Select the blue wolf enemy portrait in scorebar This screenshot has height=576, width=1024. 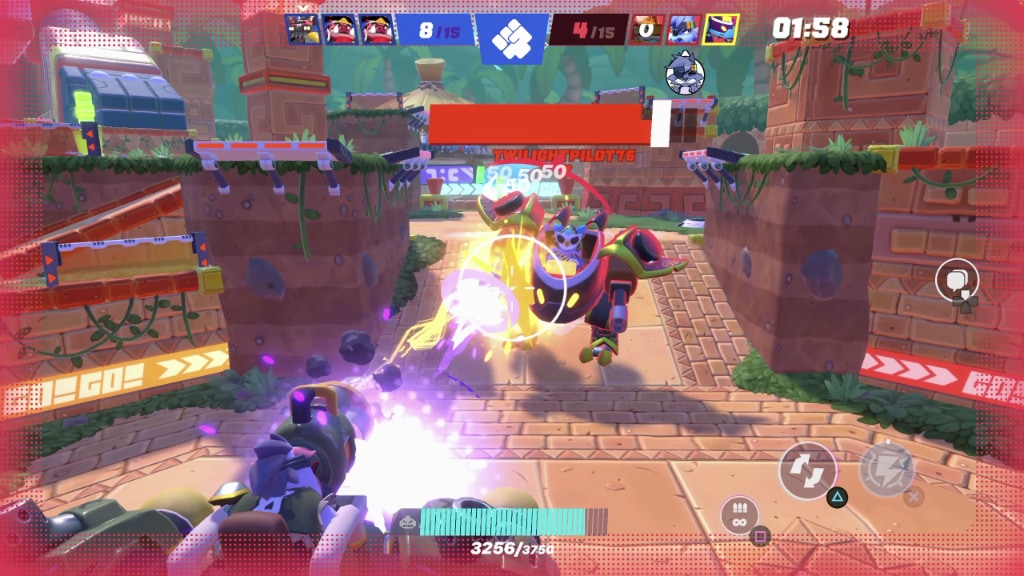click(x=683, y=29)
